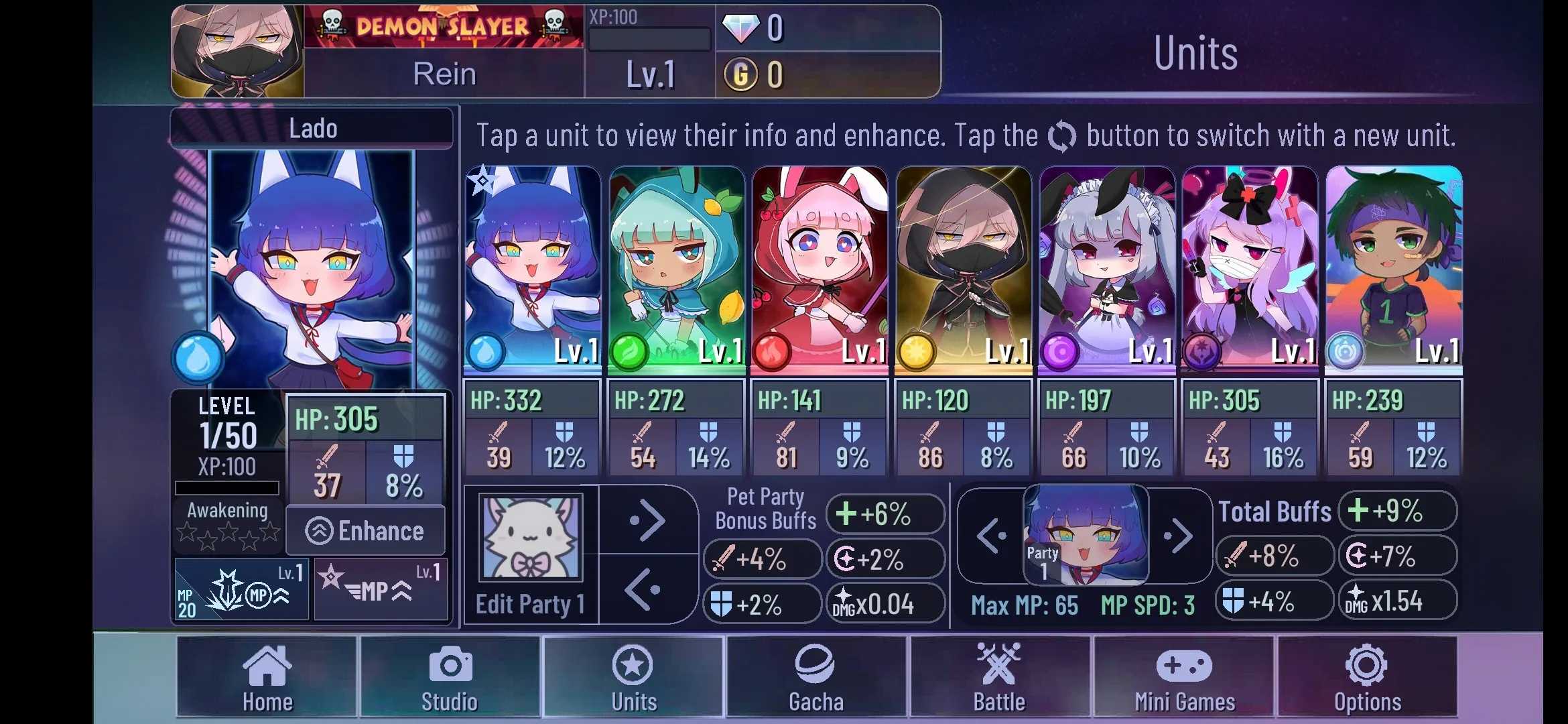Tap the diamond currency icon
1568x724 pixels.
(742, 28)
